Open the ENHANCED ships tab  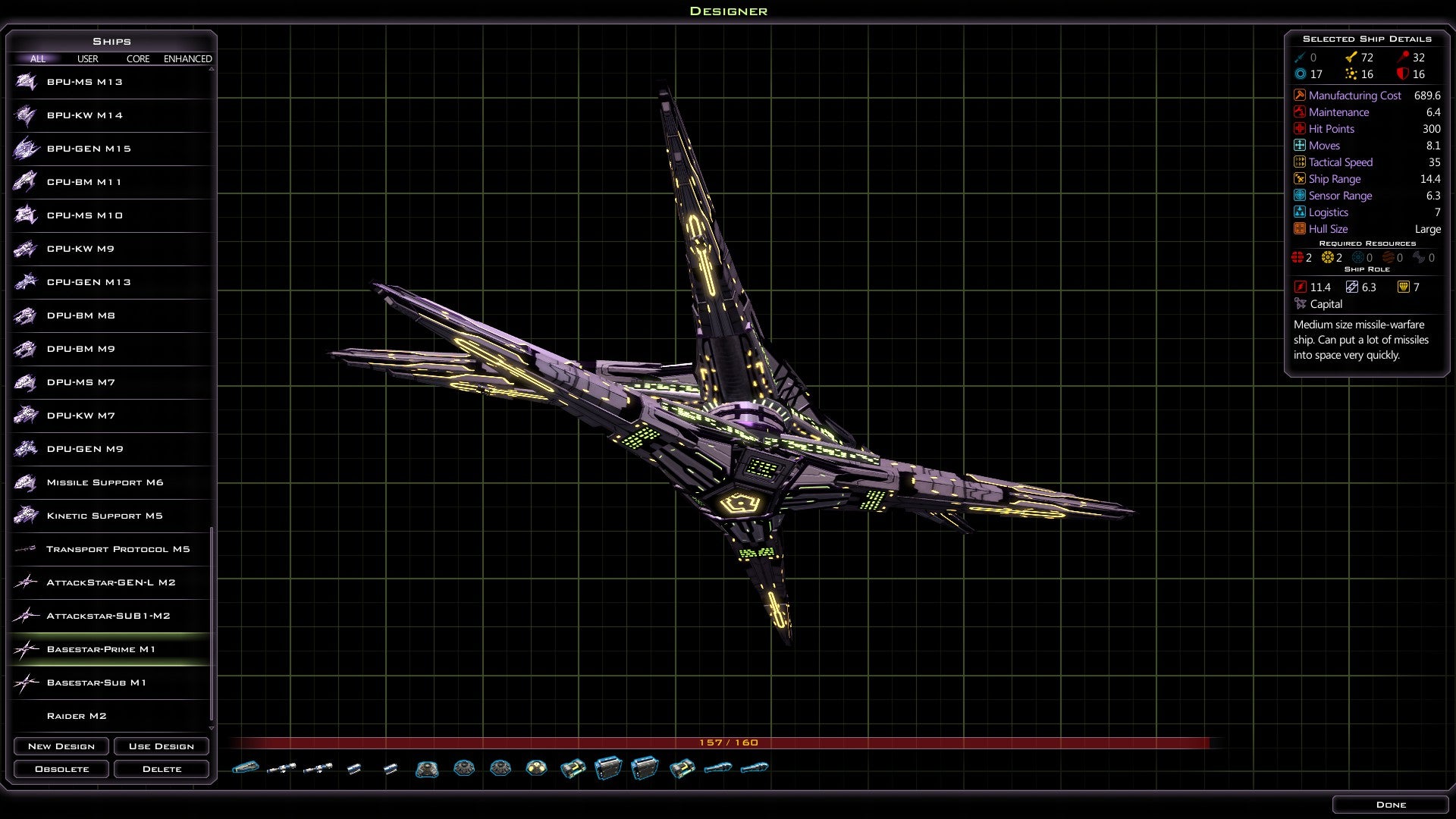[x=188, y=58]
